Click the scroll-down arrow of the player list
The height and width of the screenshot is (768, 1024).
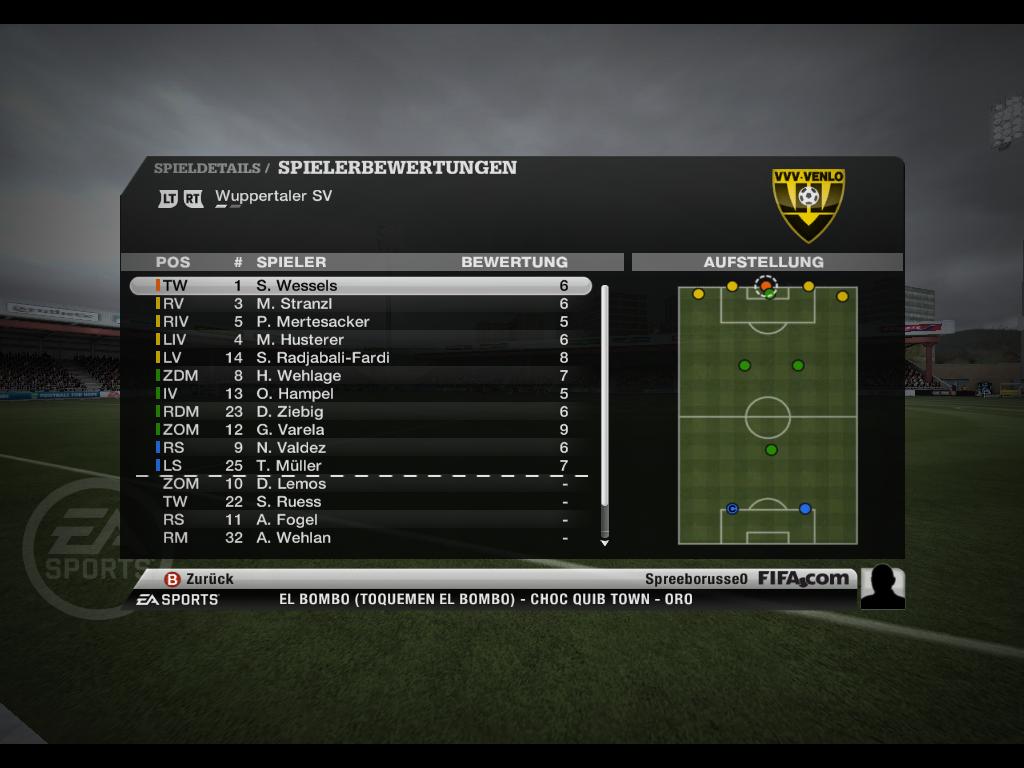coord(604,543)
